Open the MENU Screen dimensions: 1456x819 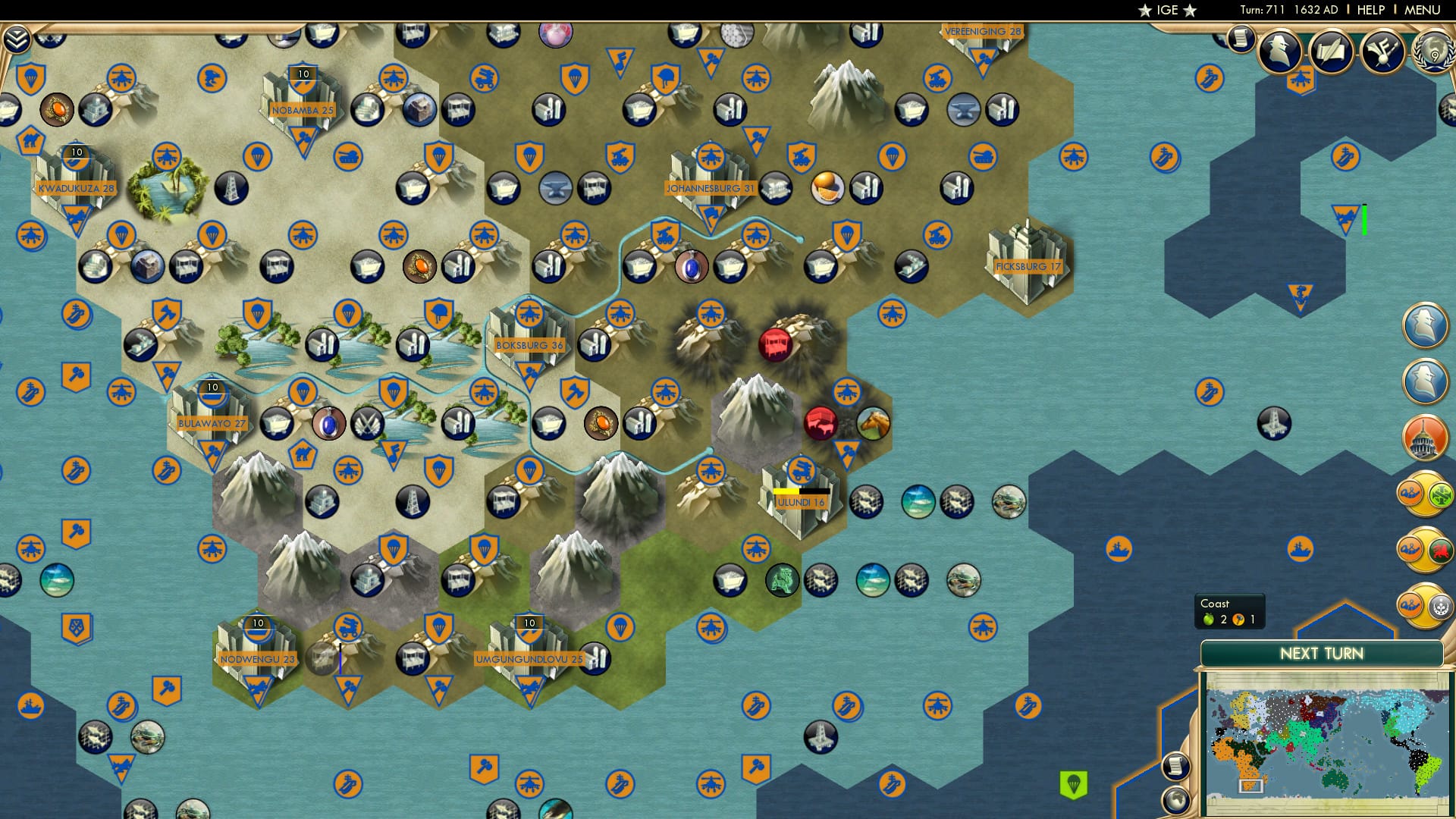(1424, 10)
